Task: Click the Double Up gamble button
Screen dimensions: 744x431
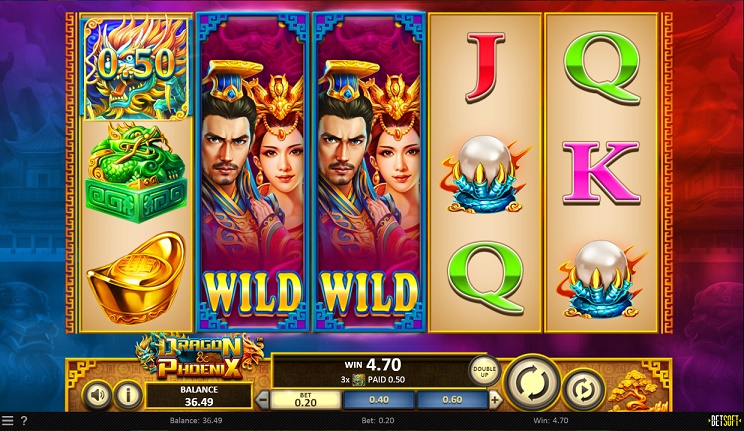Action: (484, 370)
